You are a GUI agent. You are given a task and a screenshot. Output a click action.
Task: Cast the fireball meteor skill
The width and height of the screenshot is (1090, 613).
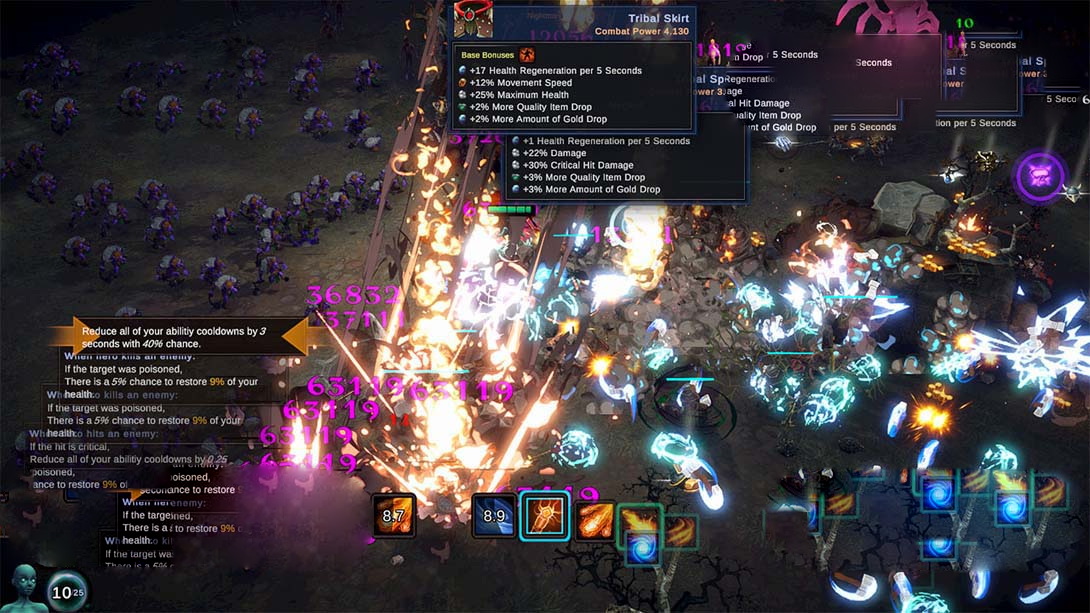(594, 517)
